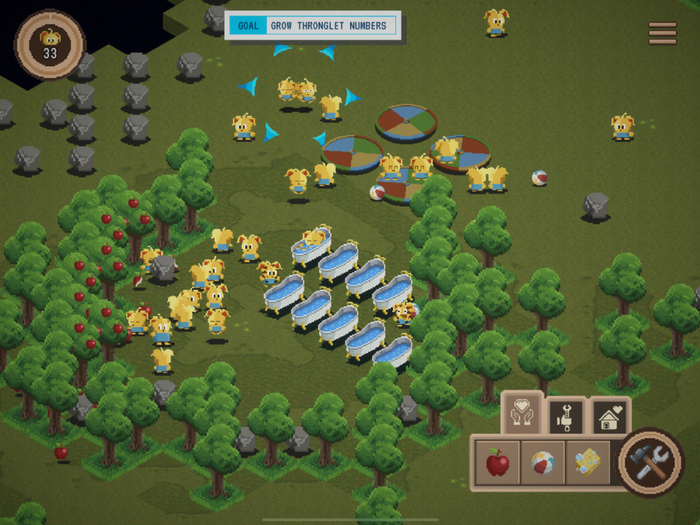
Task: Open the hand-with-wrench tools tab
Action: pos(565,415)
